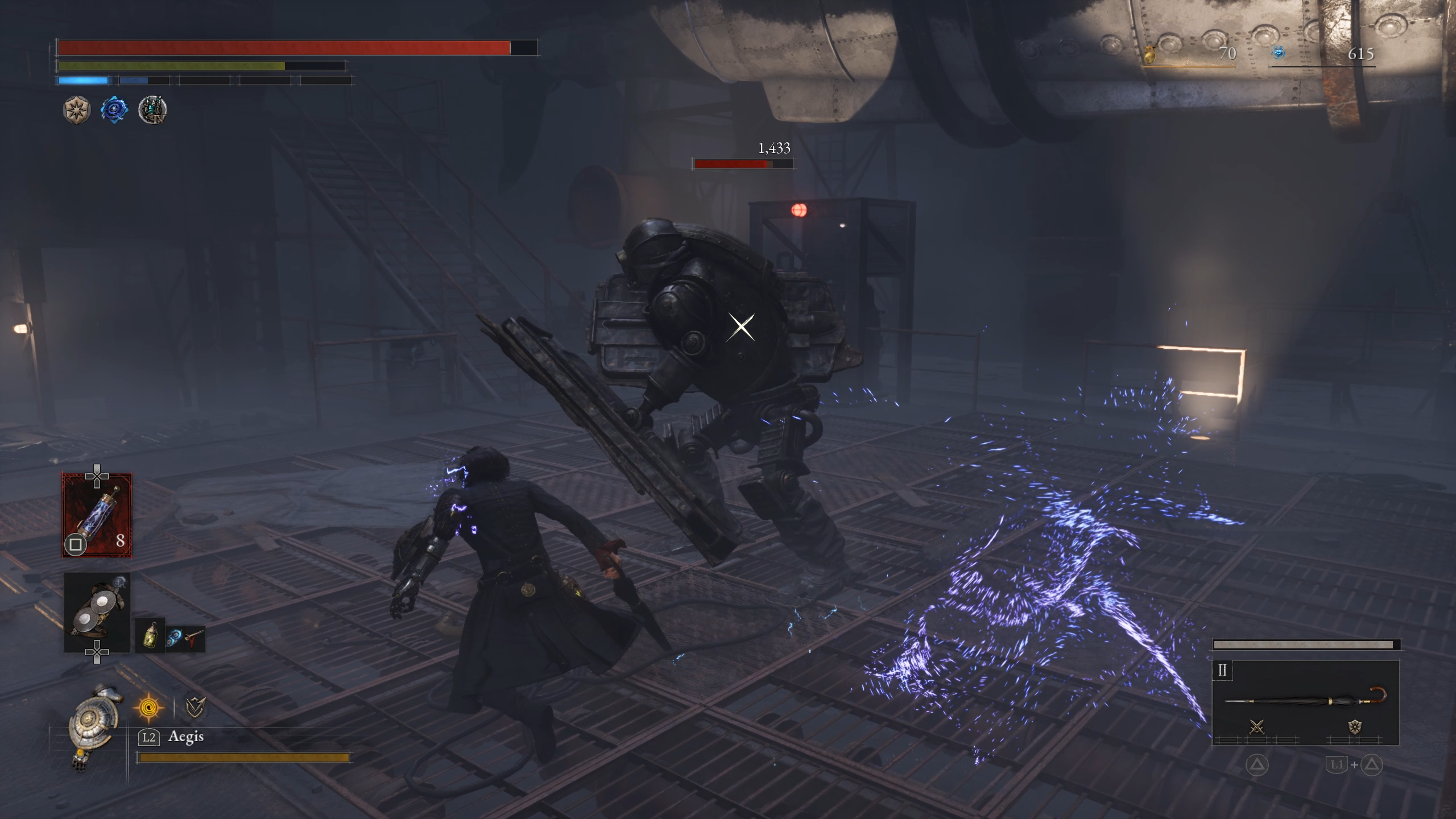The height and width of the screenshot is (819, 1456).
Task: Select the electric canister belt slot
Action: 97,515
